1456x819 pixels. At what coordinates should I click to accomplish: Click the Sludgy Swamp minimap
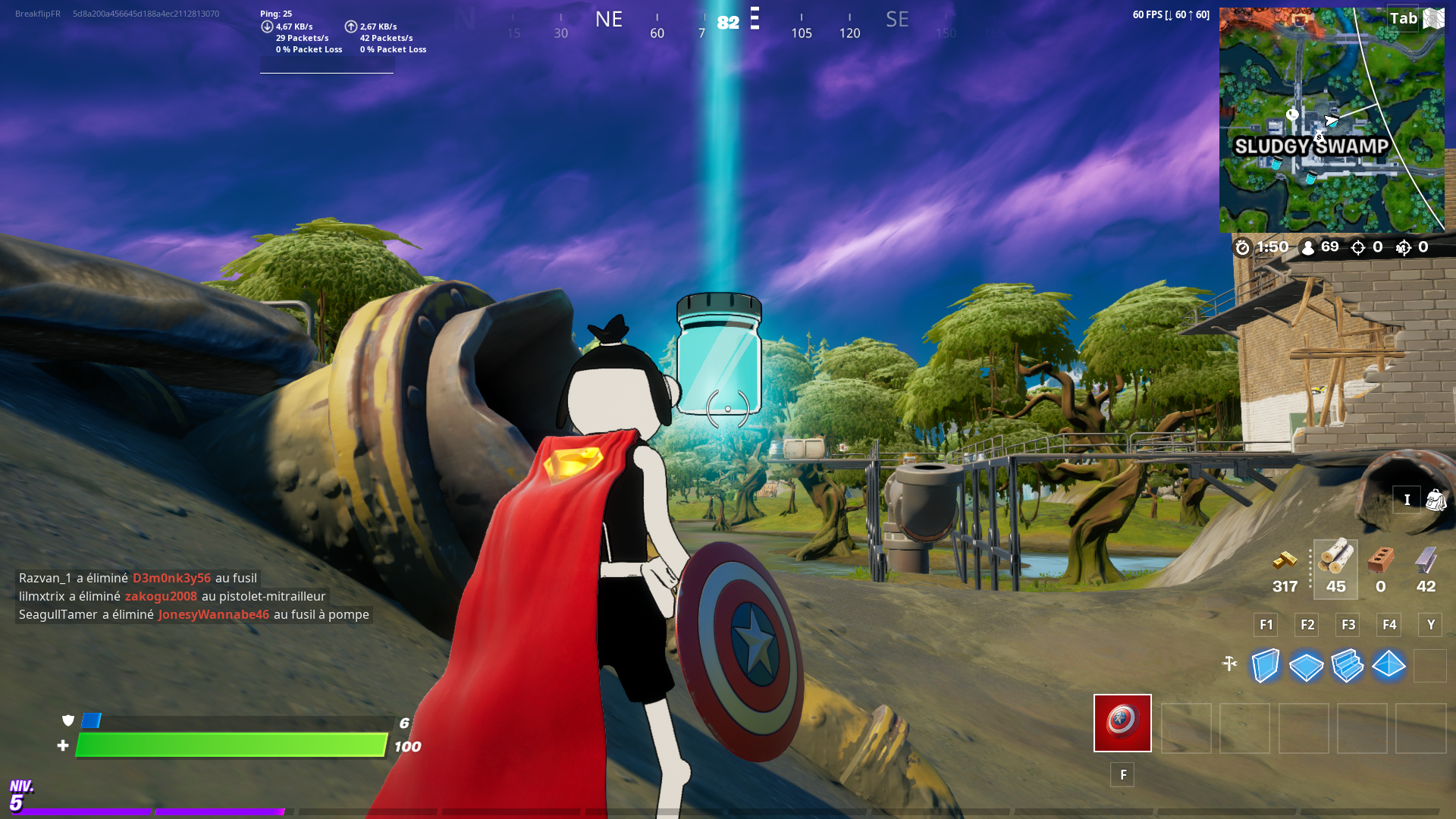(x=1332, y=118)
